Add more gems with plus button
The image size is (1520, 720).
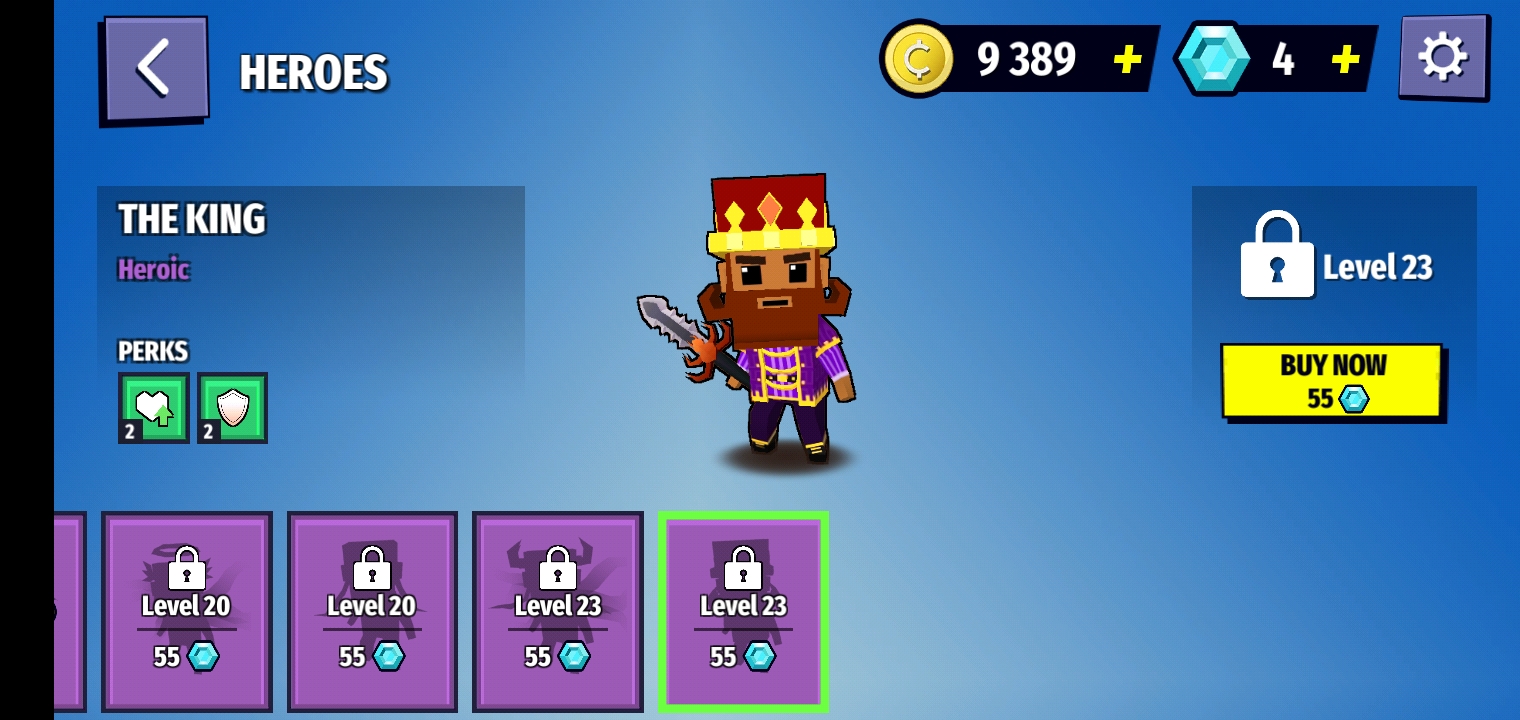tap(1345, 60)
